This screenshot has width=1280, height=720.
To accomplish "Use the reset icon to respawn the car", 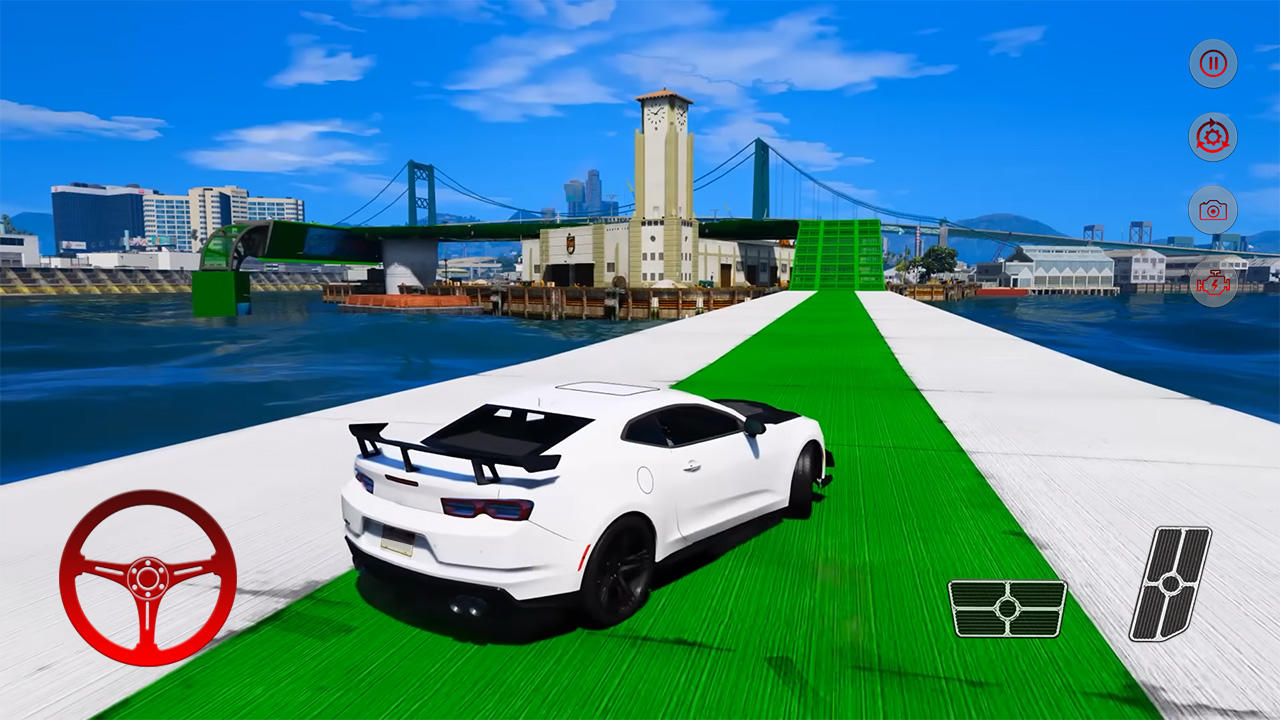I will (x=1211, y=137).
